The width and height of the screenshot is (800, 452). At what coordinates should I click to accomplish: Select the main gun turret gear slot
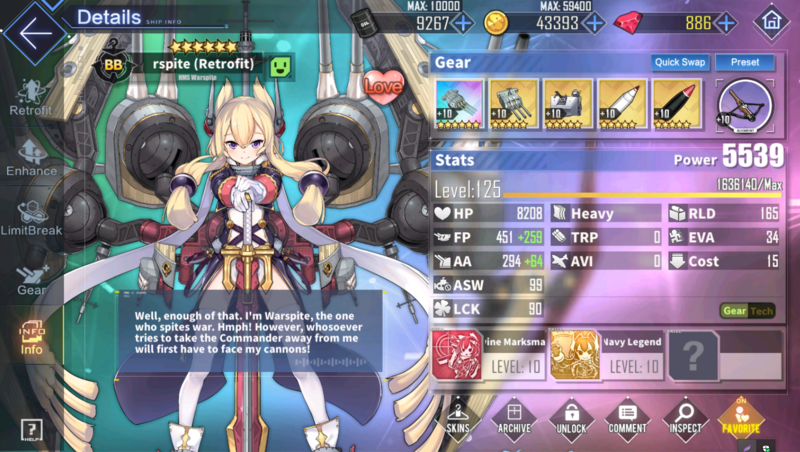point(460,105)
